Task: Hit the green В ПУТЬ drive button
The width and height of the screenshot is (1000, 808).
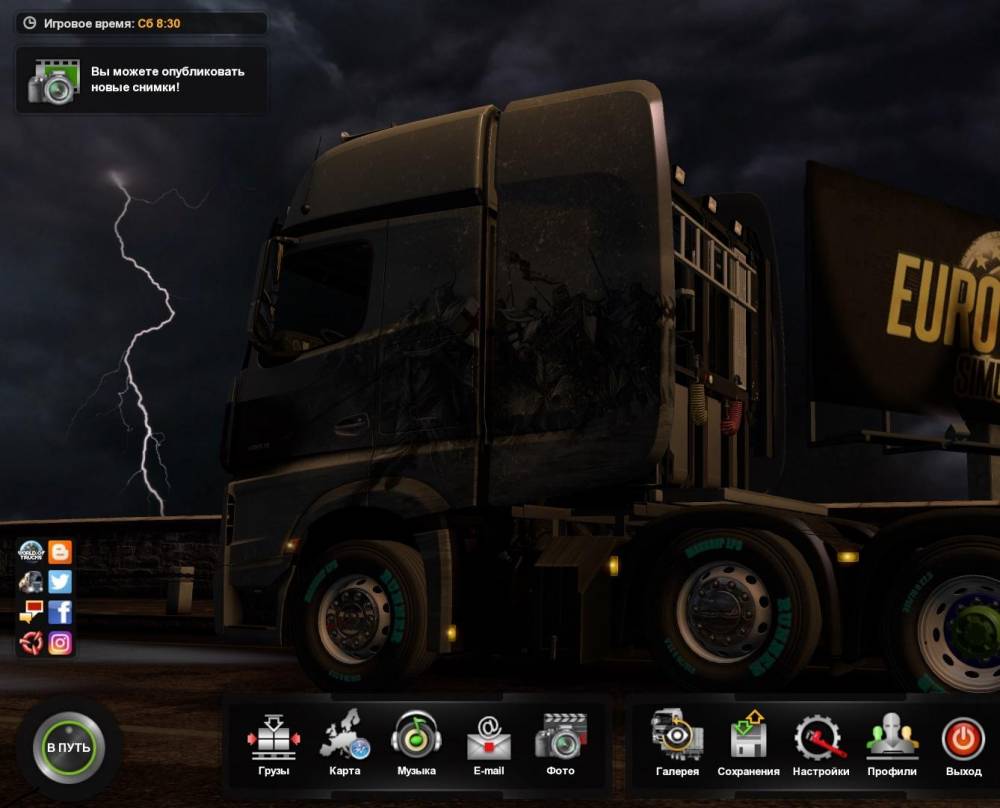Action: click(68, 748)
